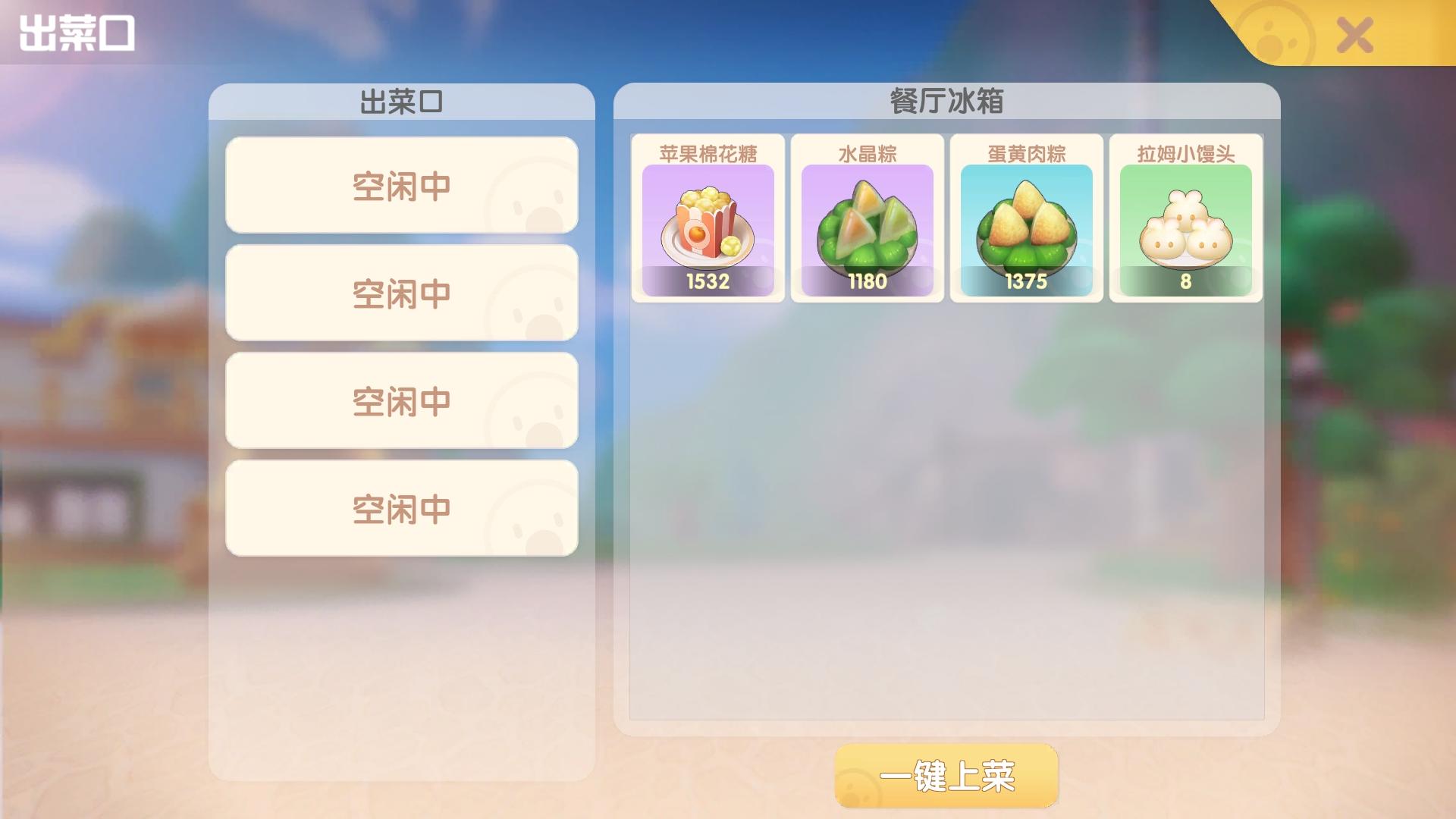1456x819 pixels.
Task: Select the third 空闲中 serving slot
Action: tap(402, 400)
